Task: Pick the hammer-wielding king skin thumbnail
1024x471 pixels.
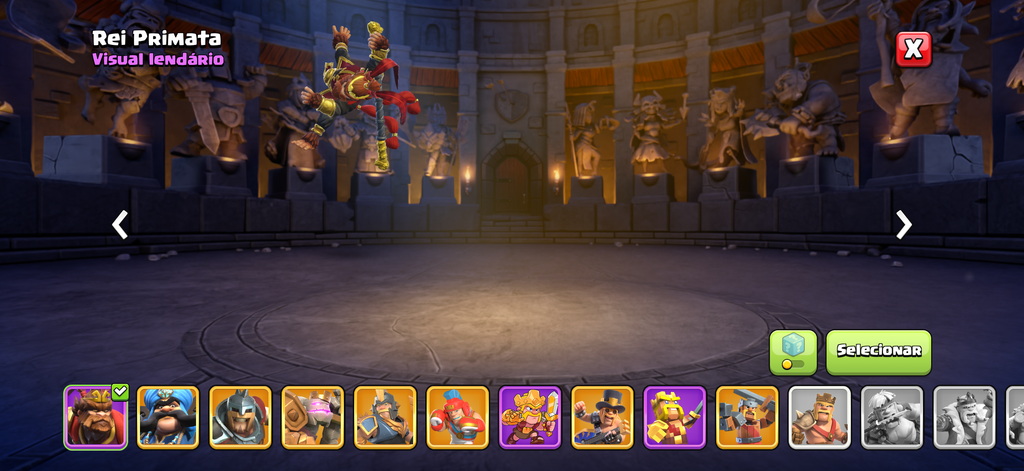Action: 747,417
